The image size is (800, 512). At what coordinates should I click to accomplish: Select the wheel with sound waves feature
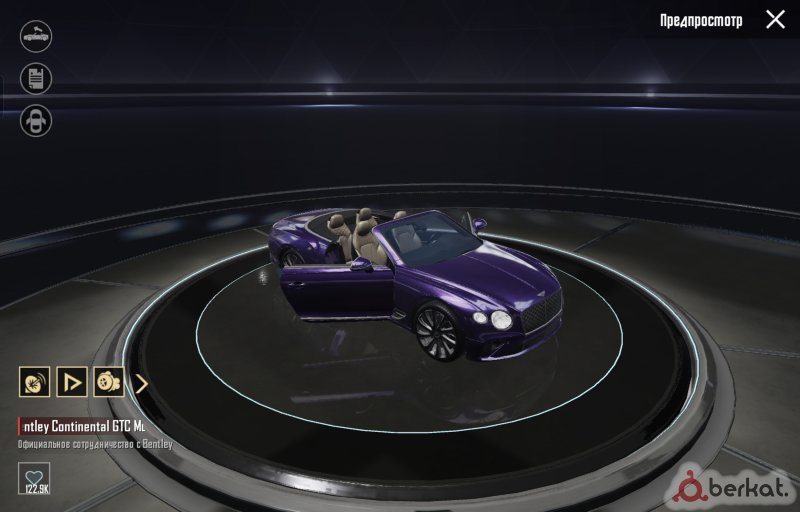34,382
